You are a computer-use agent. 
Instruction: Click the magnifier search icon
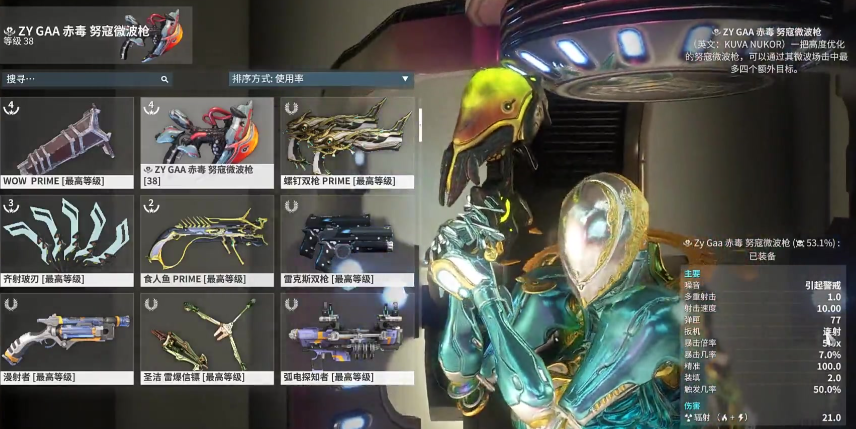tap(164, 78)
